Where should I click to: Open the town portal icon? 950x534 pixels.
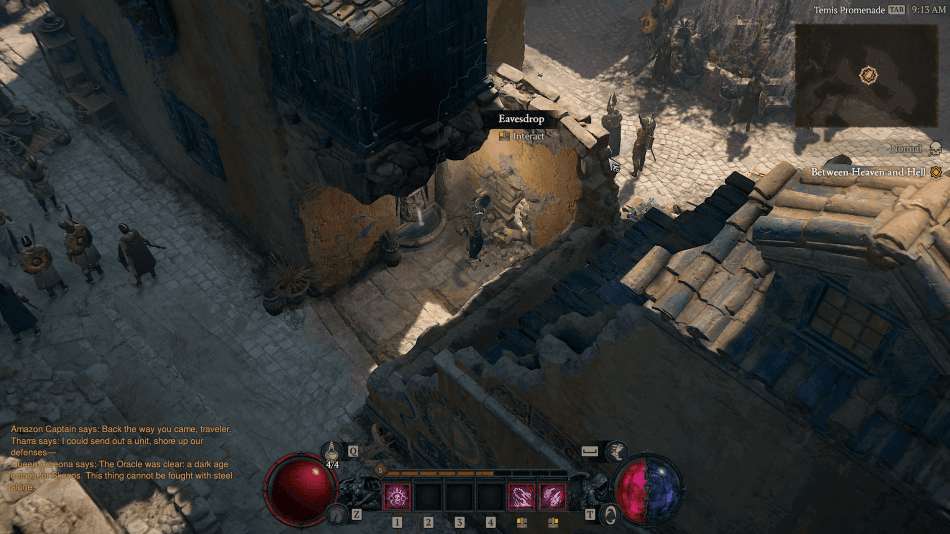609,514
